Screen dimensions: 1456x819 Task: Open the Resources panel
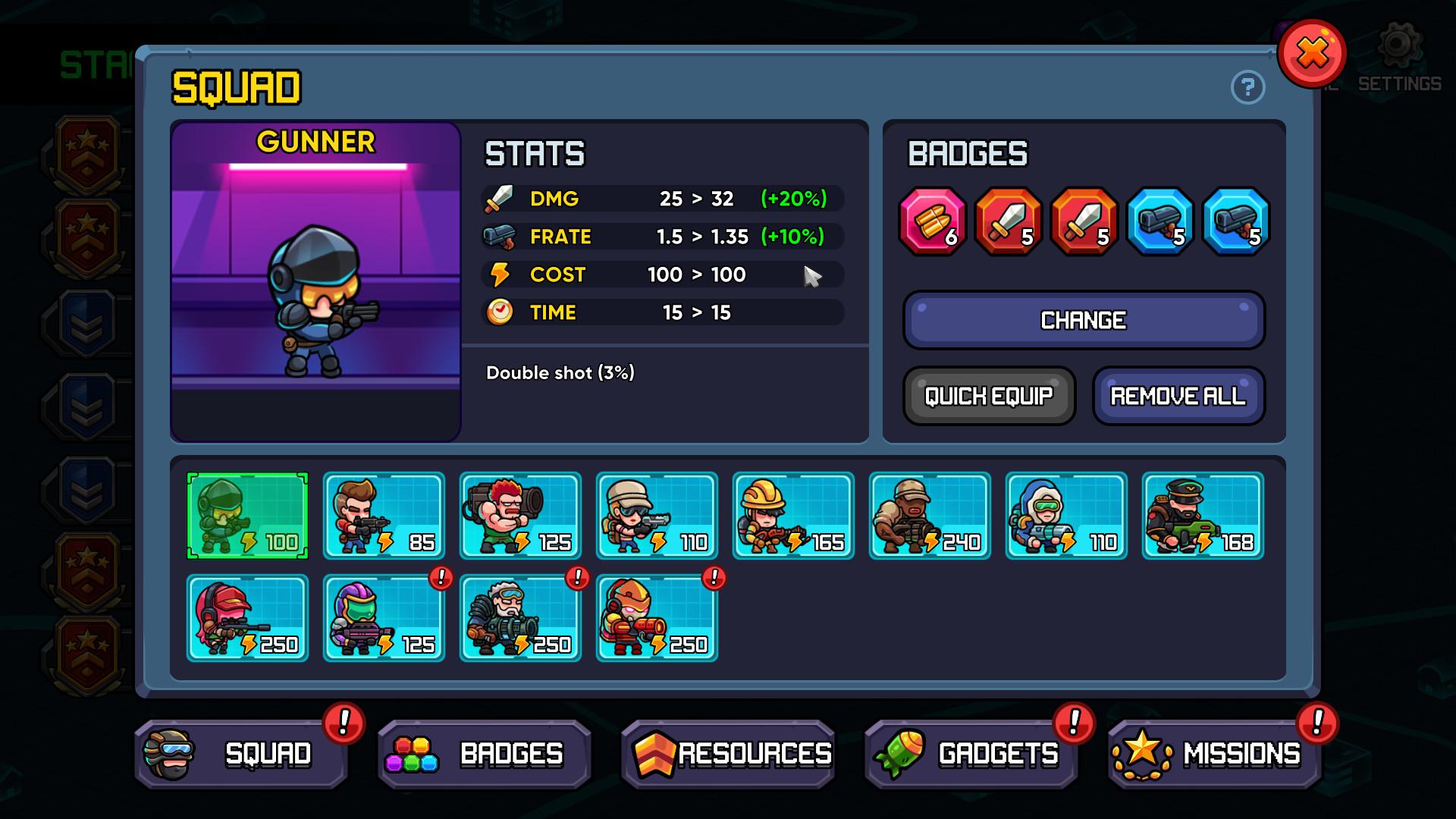(727, 753)
